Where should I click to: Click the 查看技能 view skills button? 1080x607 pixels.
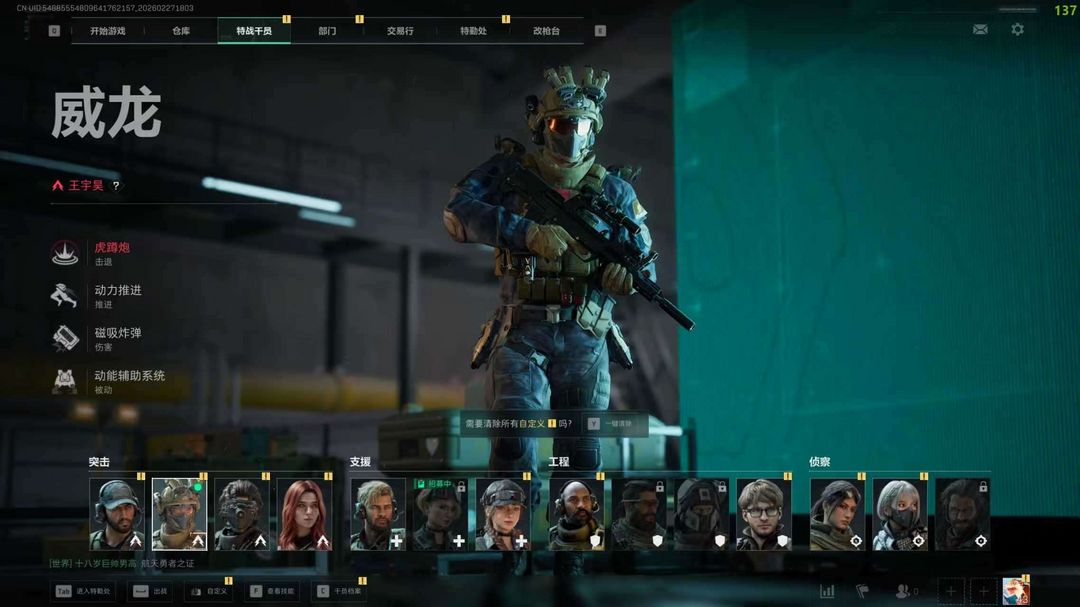pyautogui.click(x=272, y=591)
